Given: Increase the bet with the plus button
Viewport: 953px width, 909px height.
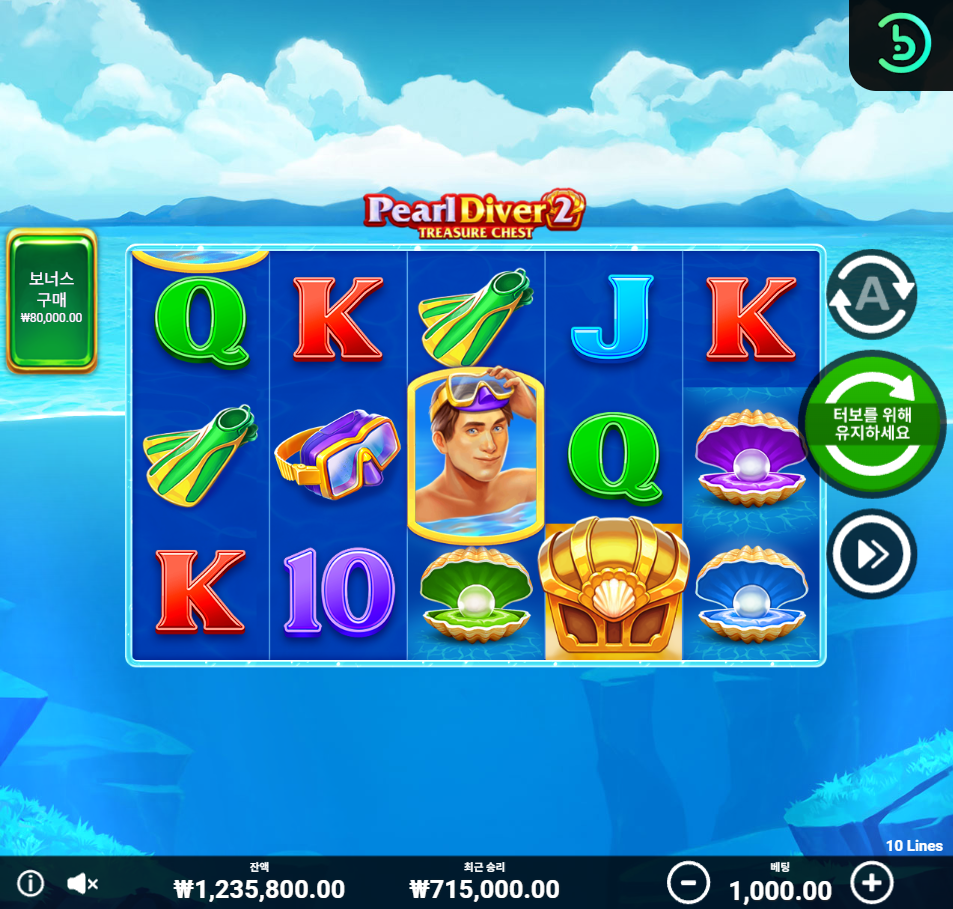Looking at the screenshot, I should (x=871, y=883).
